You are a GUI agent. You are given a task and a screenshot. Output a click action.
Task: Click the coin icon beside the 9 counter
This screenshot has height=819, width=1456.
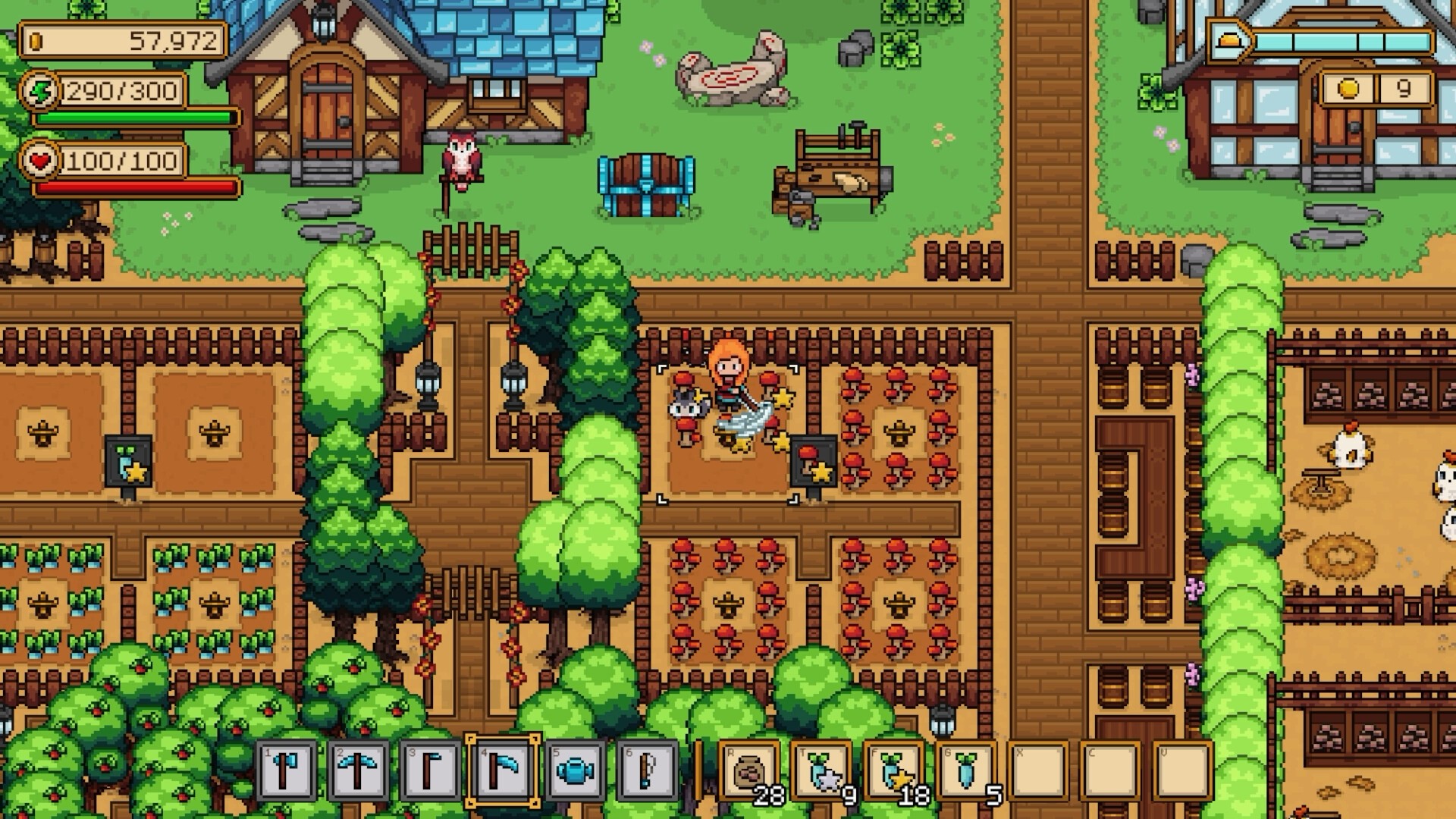point(1350,89)
